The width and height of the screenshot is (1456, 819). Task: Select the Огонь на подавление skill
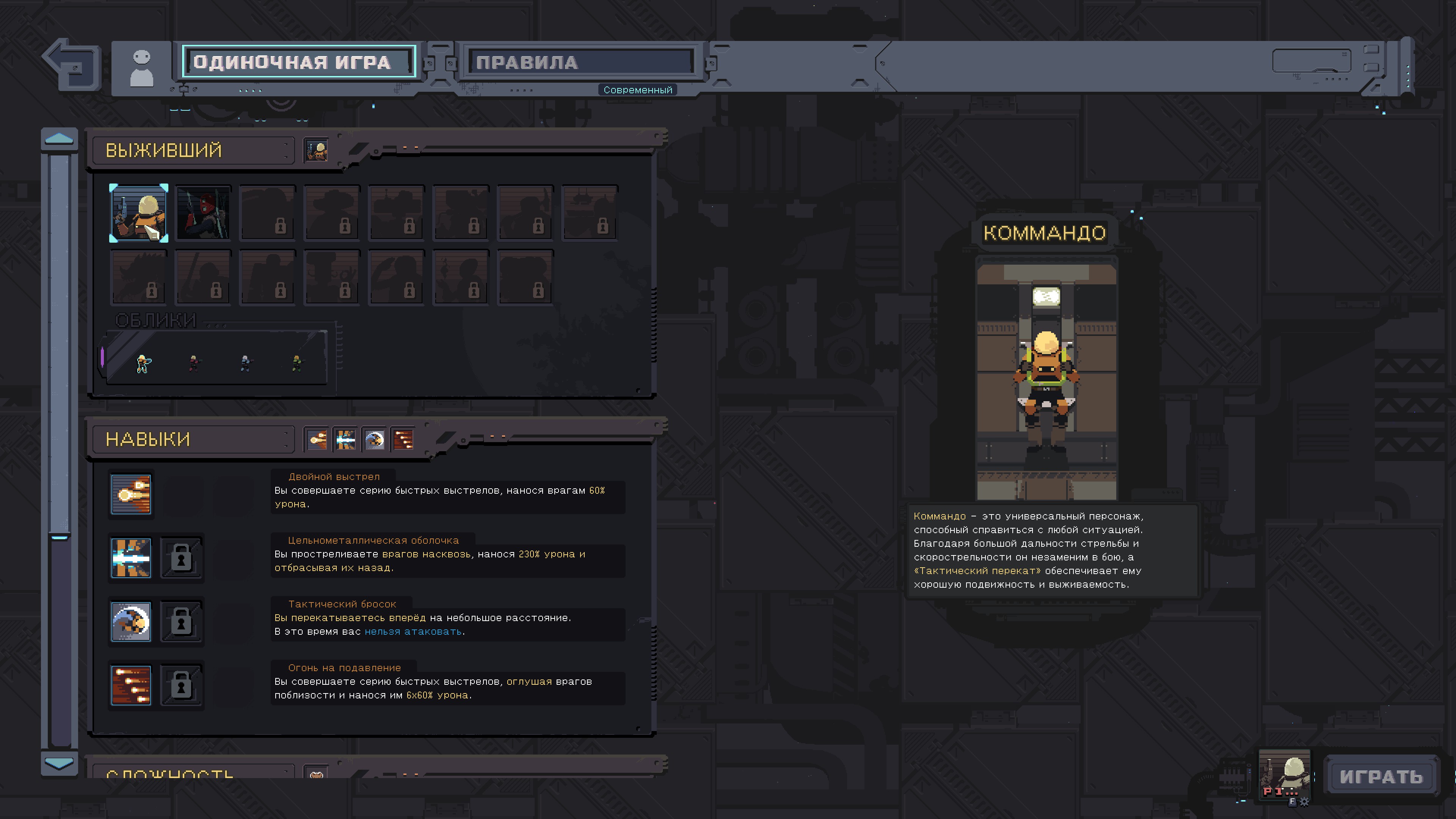click(x=131, y=686)
